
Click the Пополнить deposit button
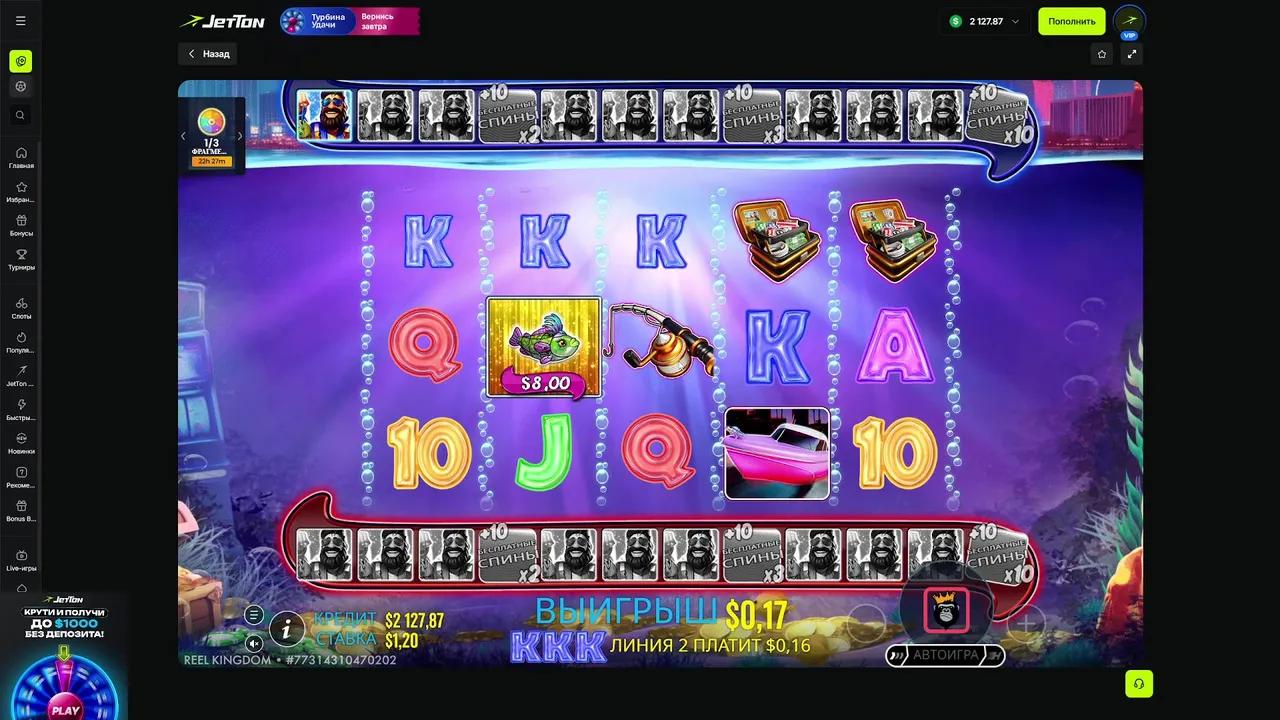tap(1071, 21)
